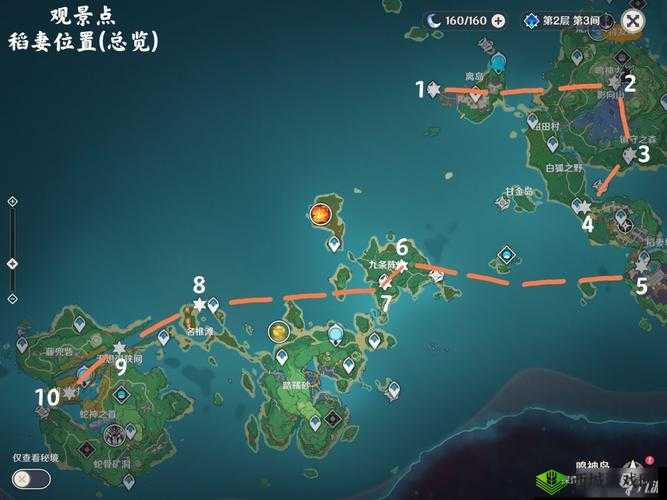Select the orange Pyro boss marker on the small island
Image resolution: width=667 pixels, height=500 pixels.
coord(320,213)
